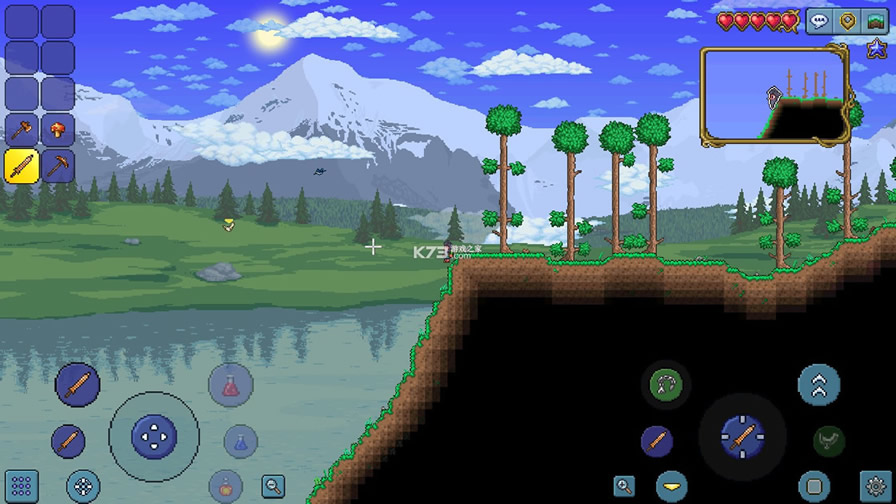Tap the crosshair smart cursor button
Image resolution: width=896 pixels, height=504 pixels.
point(83,487)
